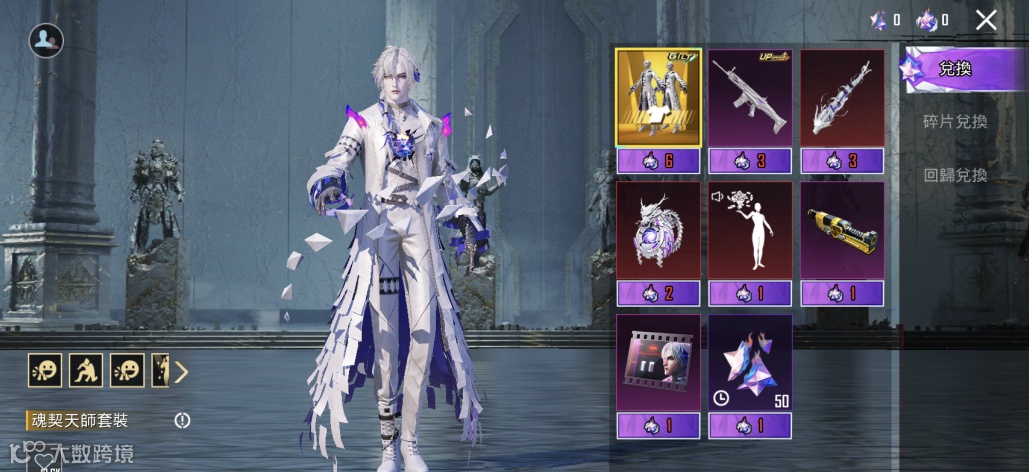Play the first outfit emote preview
This screenshot has width=1029, height=472.
(x=44, y=371)
